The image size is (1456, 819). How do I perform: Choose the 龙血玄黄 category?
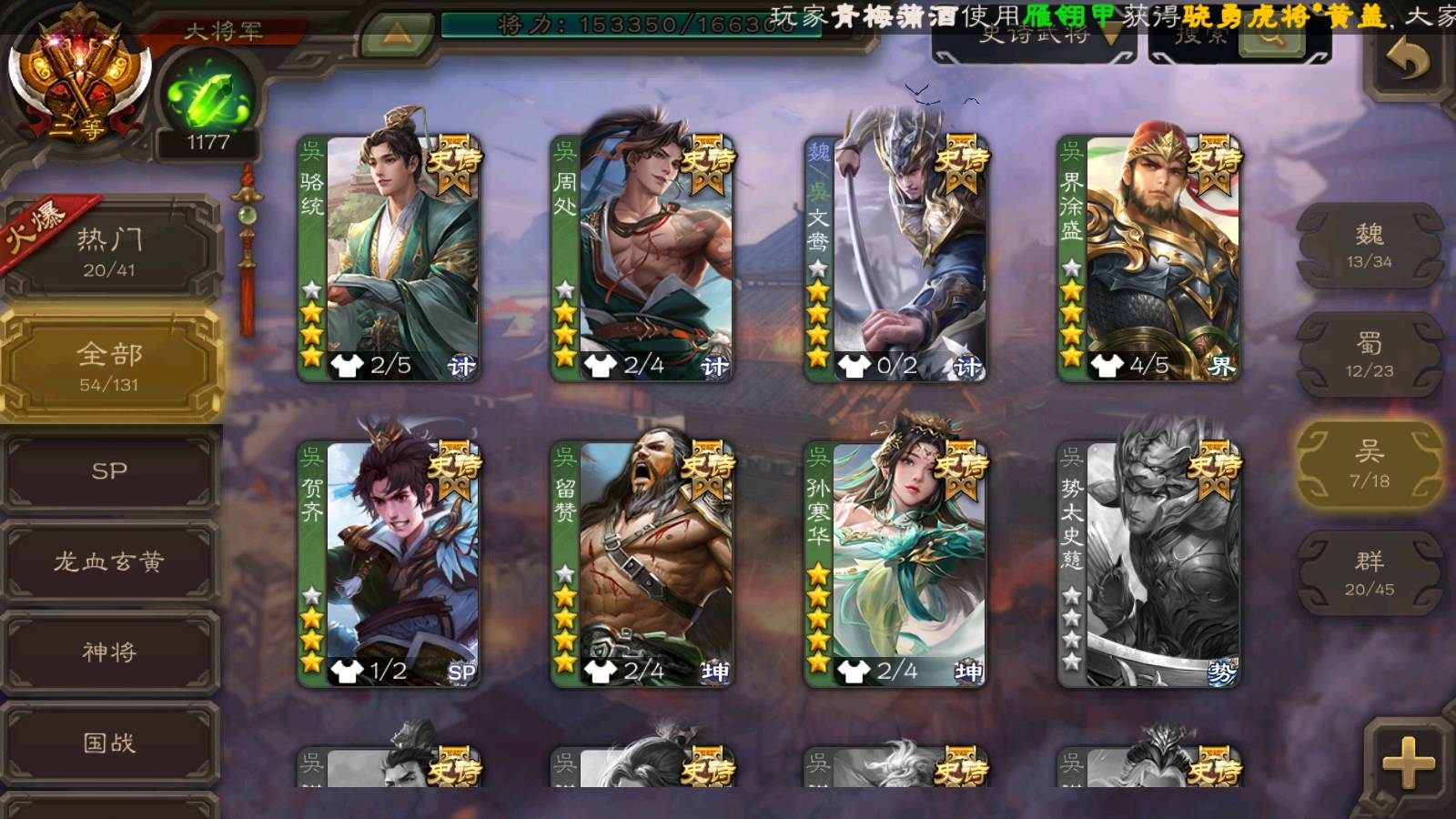click(x=109, y=561)
